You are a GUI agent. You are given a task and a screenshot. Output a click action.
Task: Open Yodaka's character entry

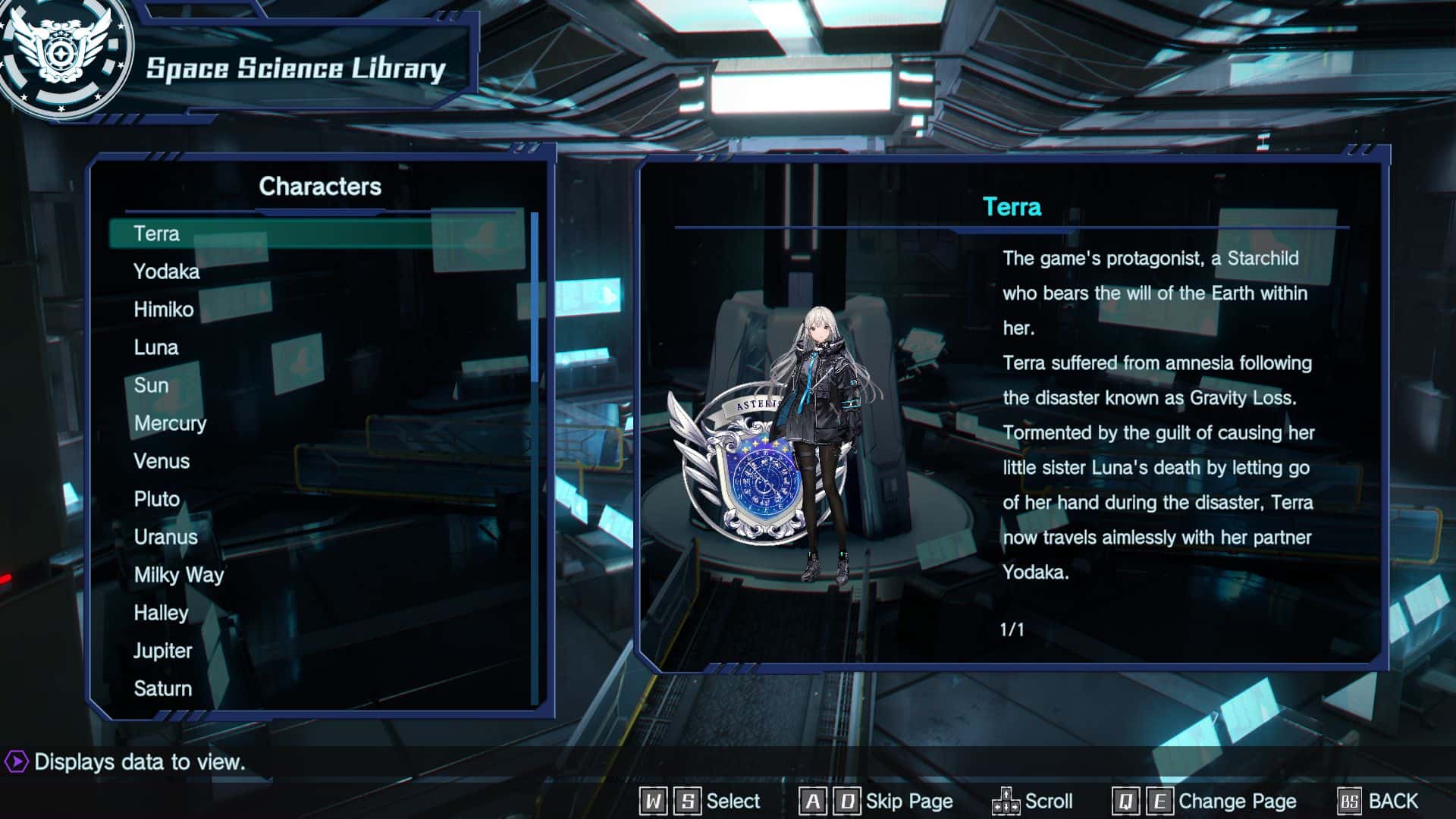tap(166, 271)
